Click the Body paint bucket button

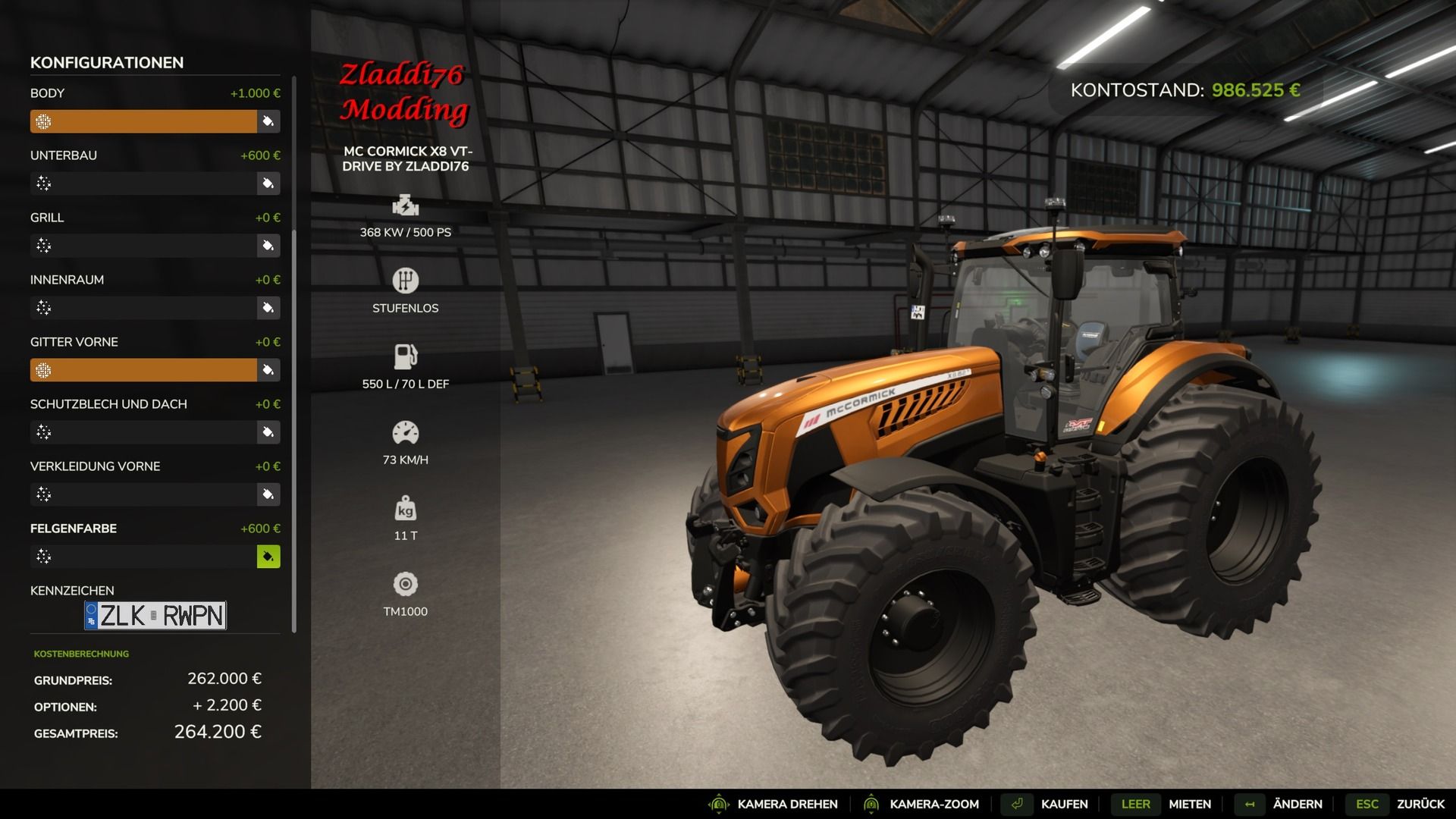(268, 121)
